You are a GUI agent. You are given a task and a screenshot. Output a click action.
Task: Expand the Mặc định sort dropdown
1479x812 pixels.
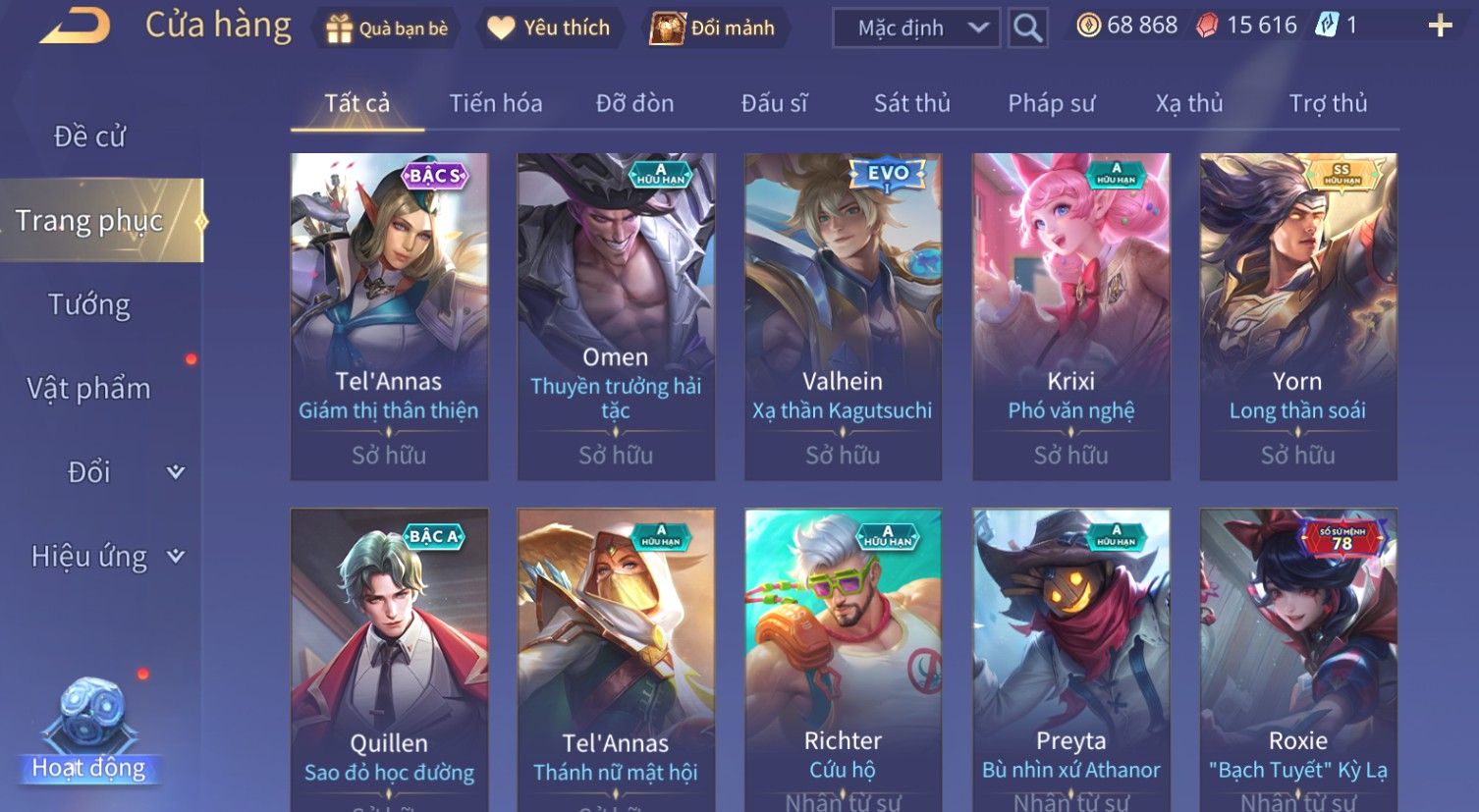[x=915, y=28]
